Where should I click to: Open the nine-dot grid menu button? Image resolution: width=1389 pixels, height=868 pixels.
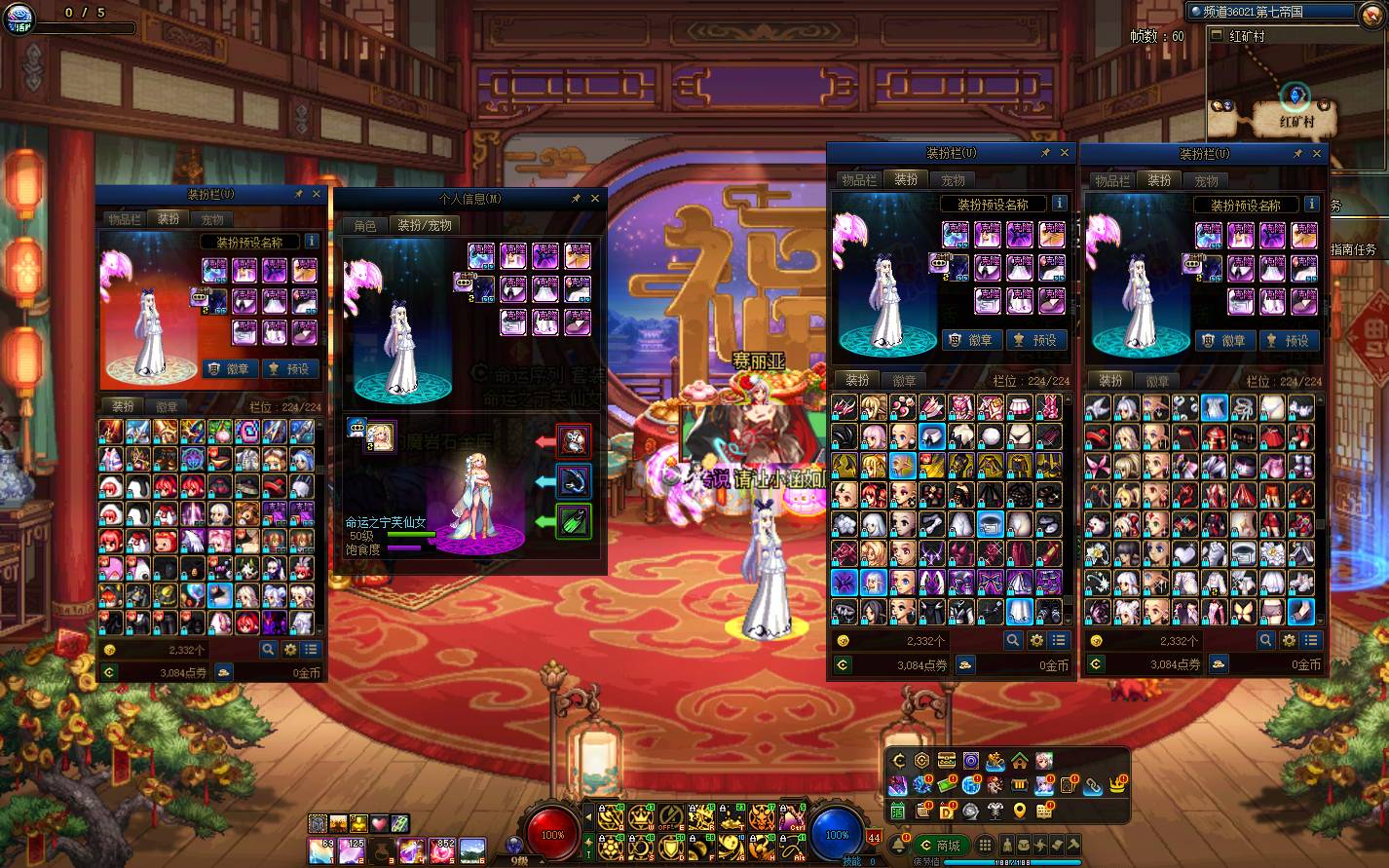(985, 845)
